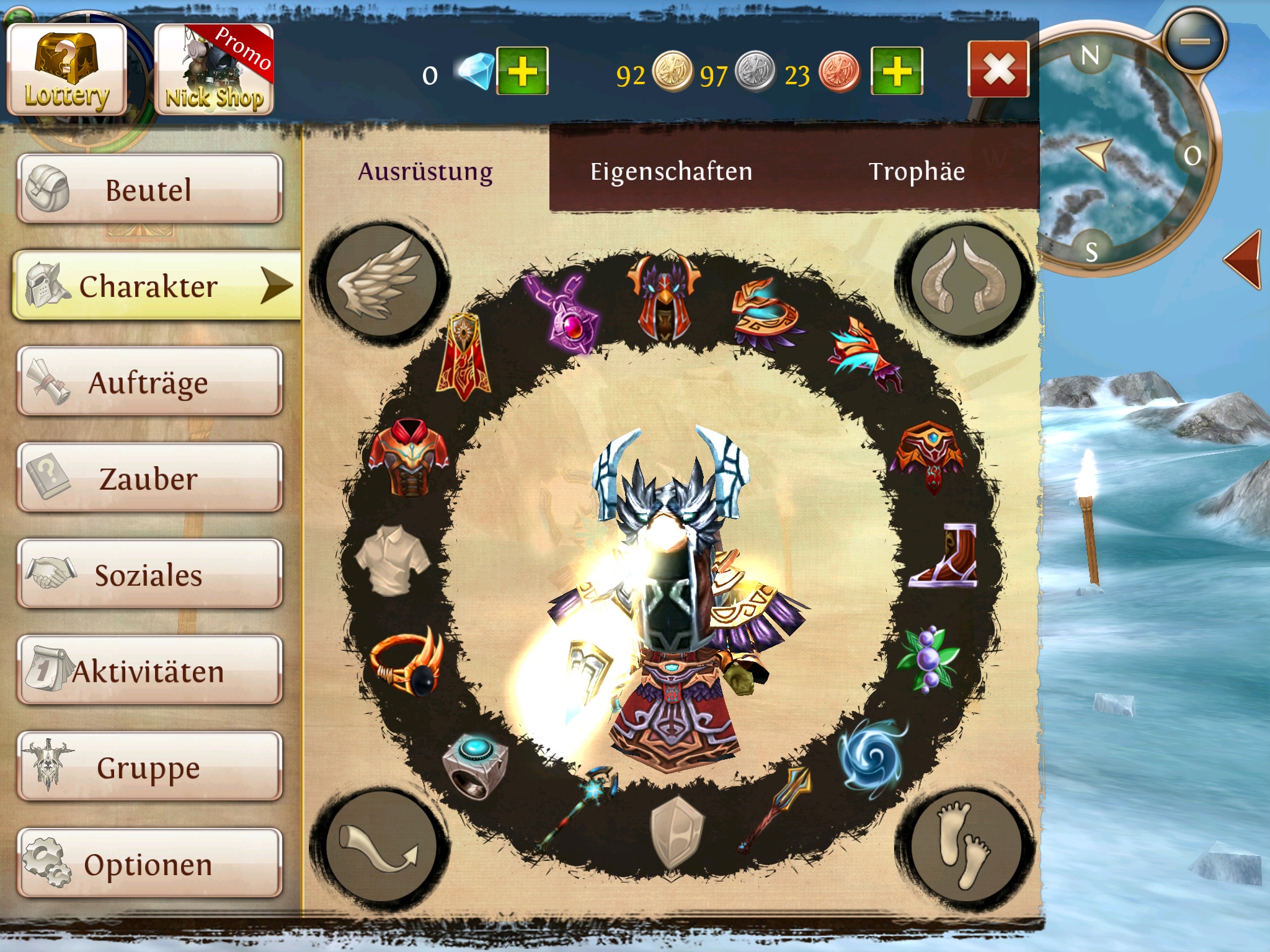Viewport: 1270px width, 952px height.
Task: Open the Nick Shop promo
Action: coord(214,69)
